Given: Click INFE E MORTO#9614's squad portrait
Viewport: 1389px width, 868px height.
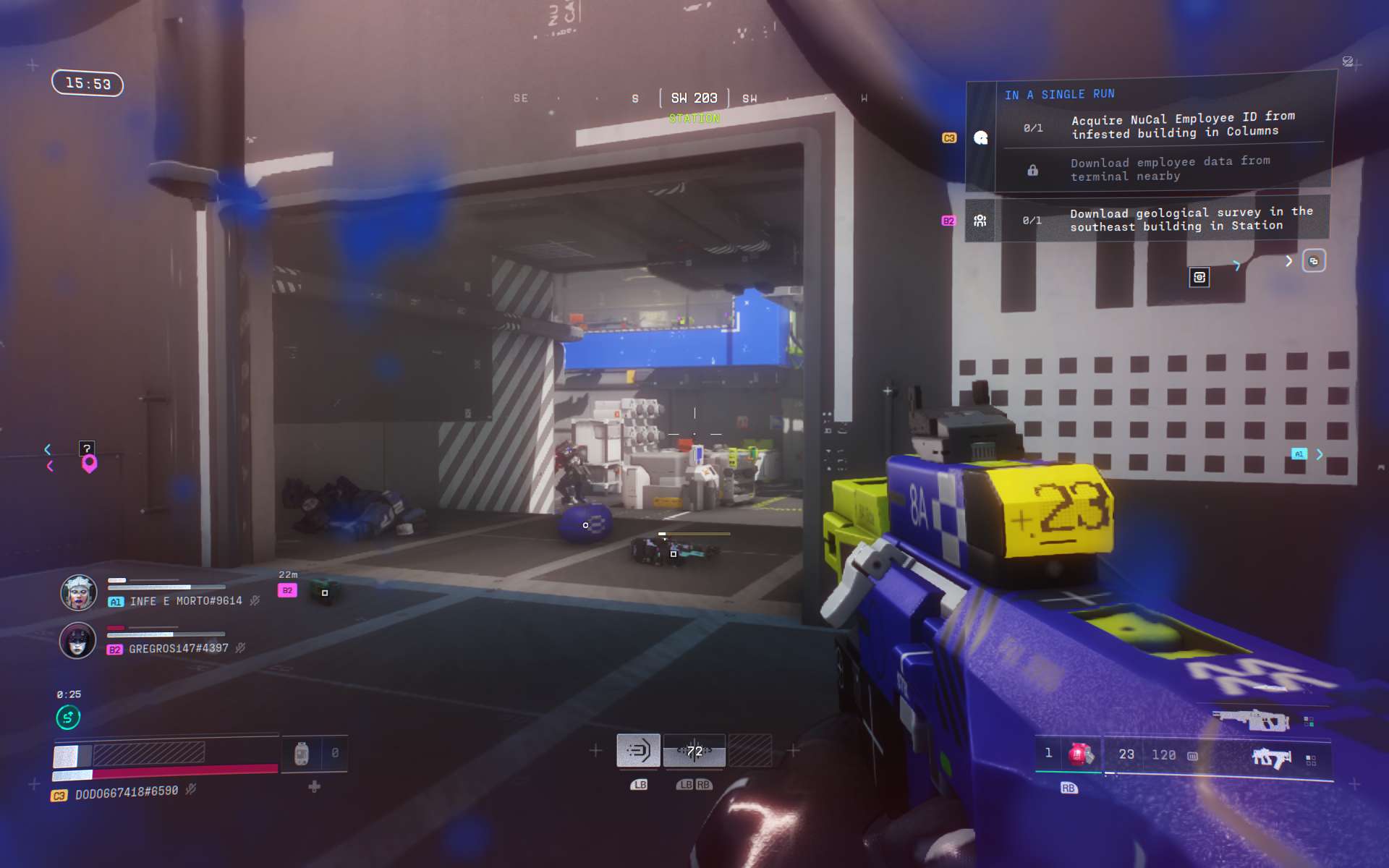Looking at the screenshot, I should [x=78, y=593].
